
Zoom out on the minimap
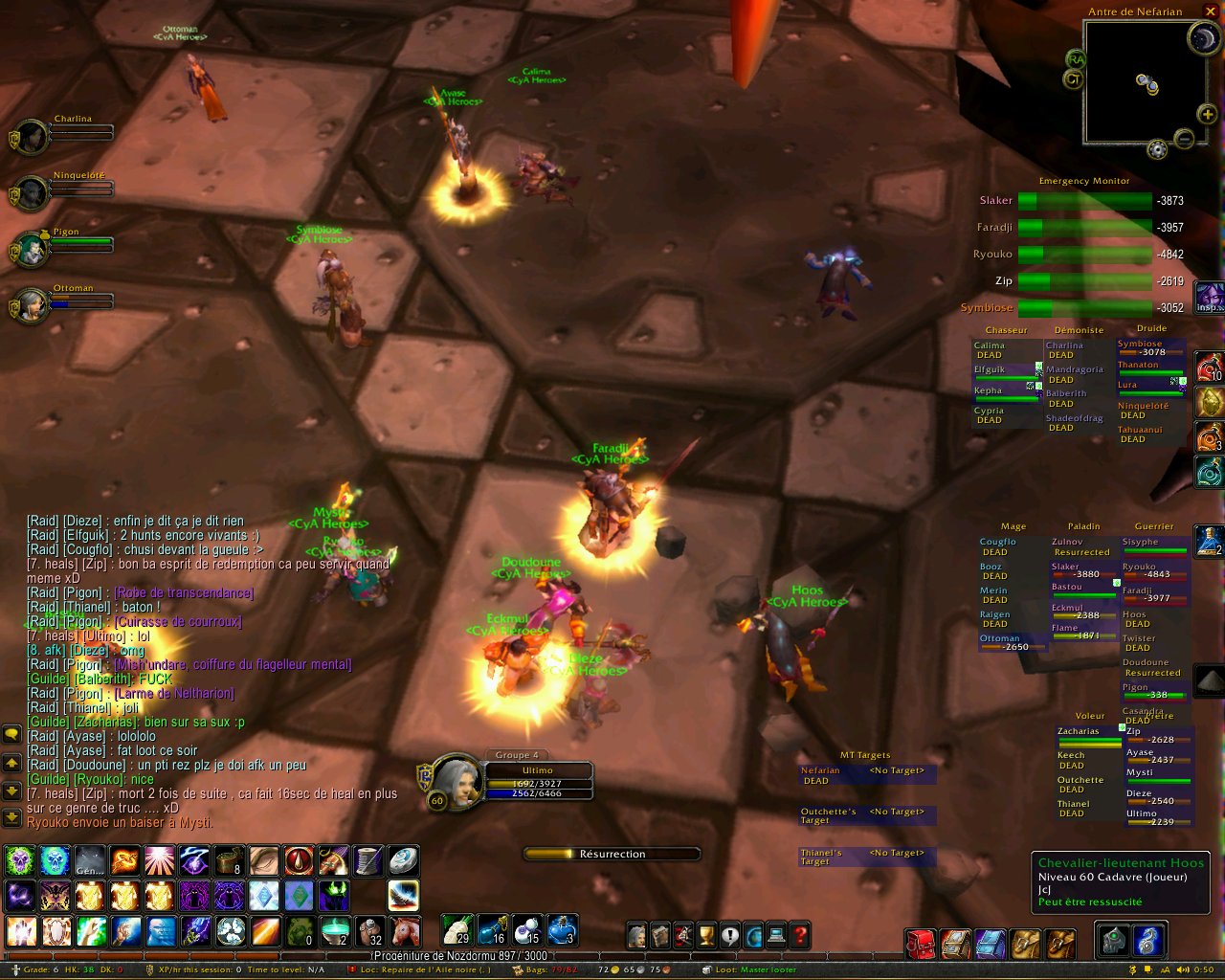point(1184,140)
